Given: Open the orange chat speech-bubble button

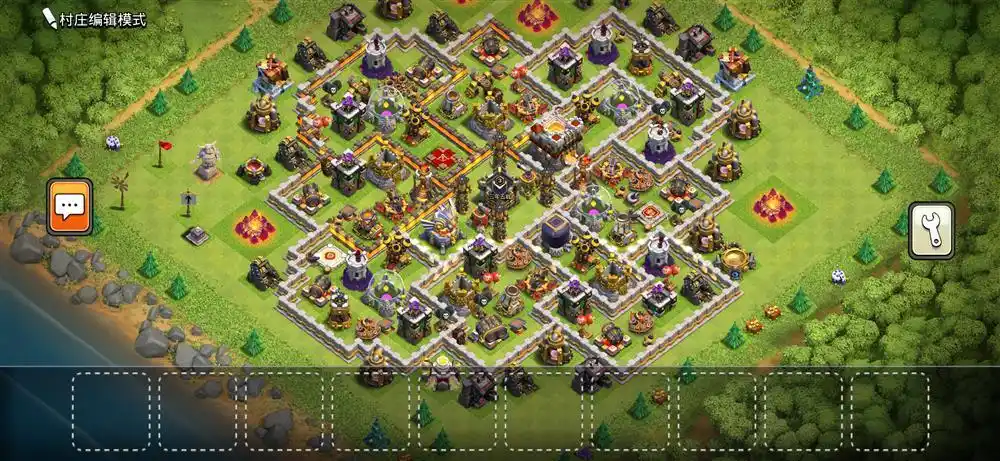Looking at the screenshot, I should click(x=69, y=206).
